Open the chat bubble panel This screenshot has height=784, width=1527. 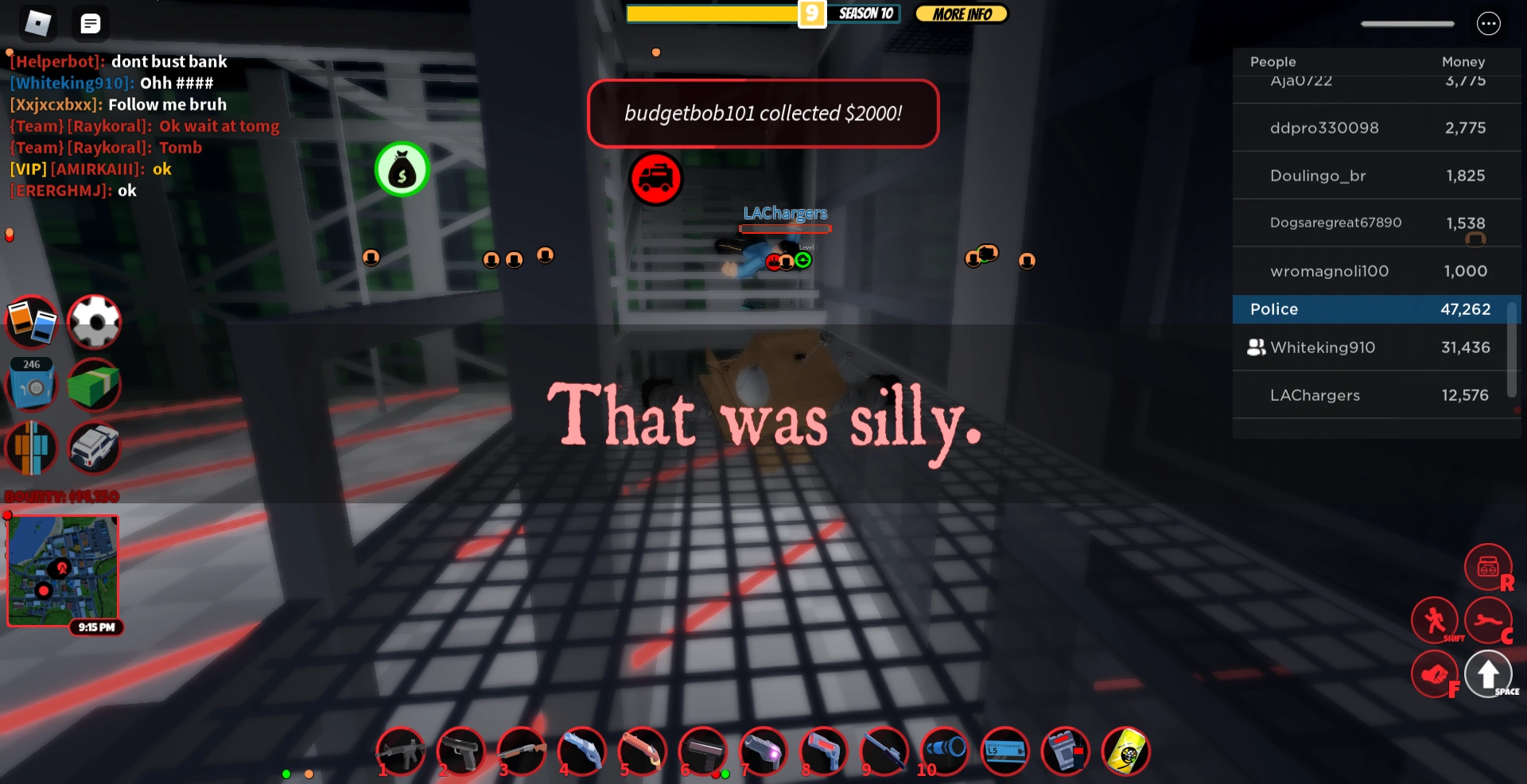coord(90,23)
